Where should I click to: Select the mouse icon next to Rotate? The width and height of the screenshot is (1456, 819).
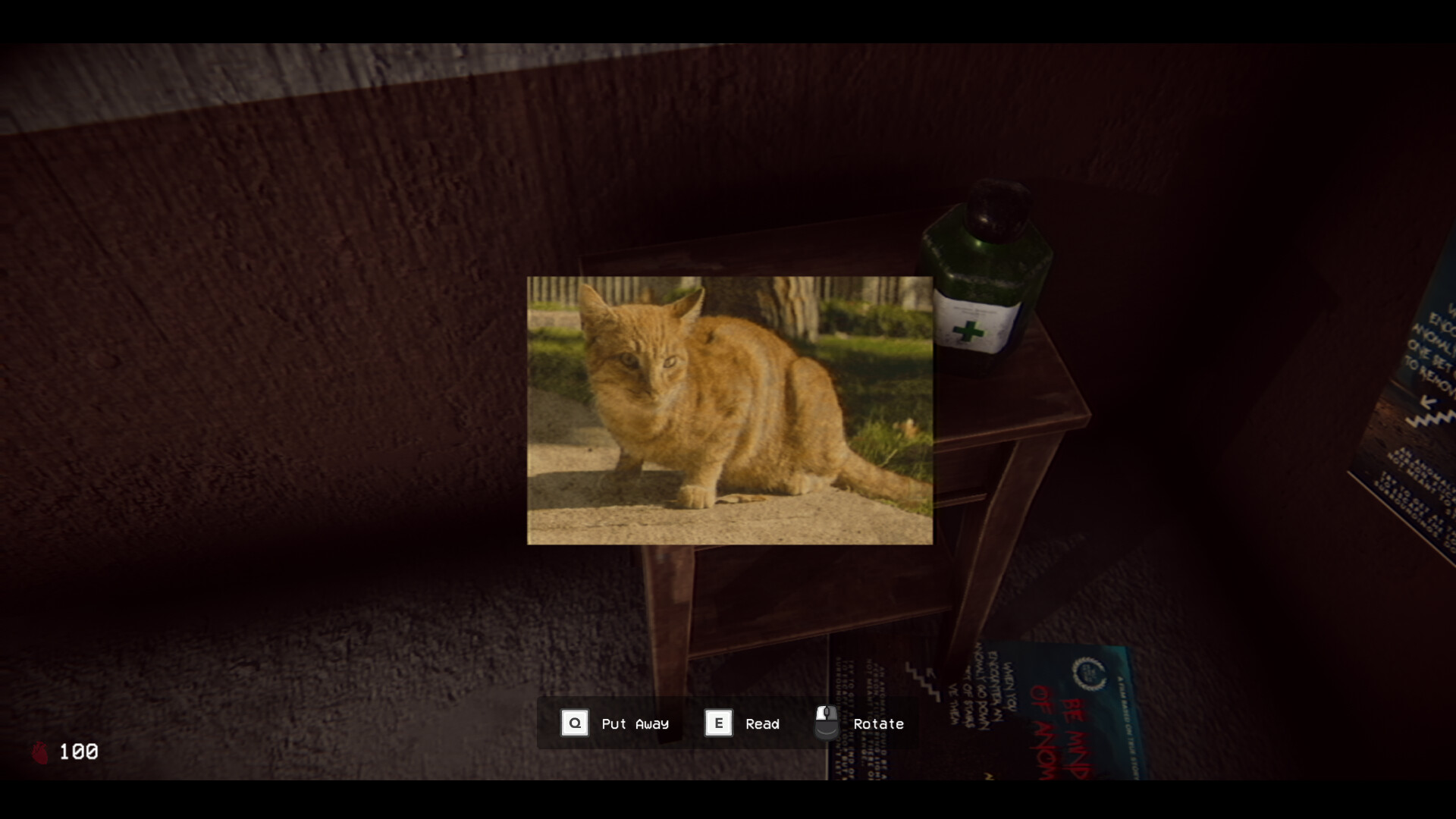pos(826,722)
